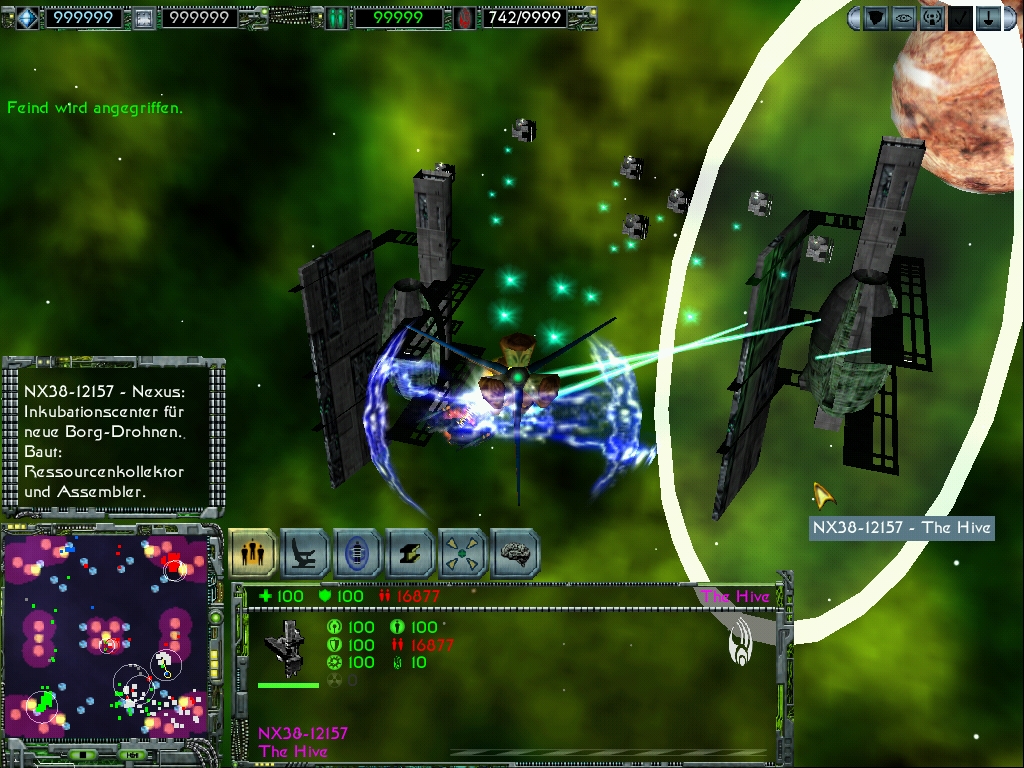Open the brain icon command
Screen dimensions: 1024x768
(x=515, y=553)
